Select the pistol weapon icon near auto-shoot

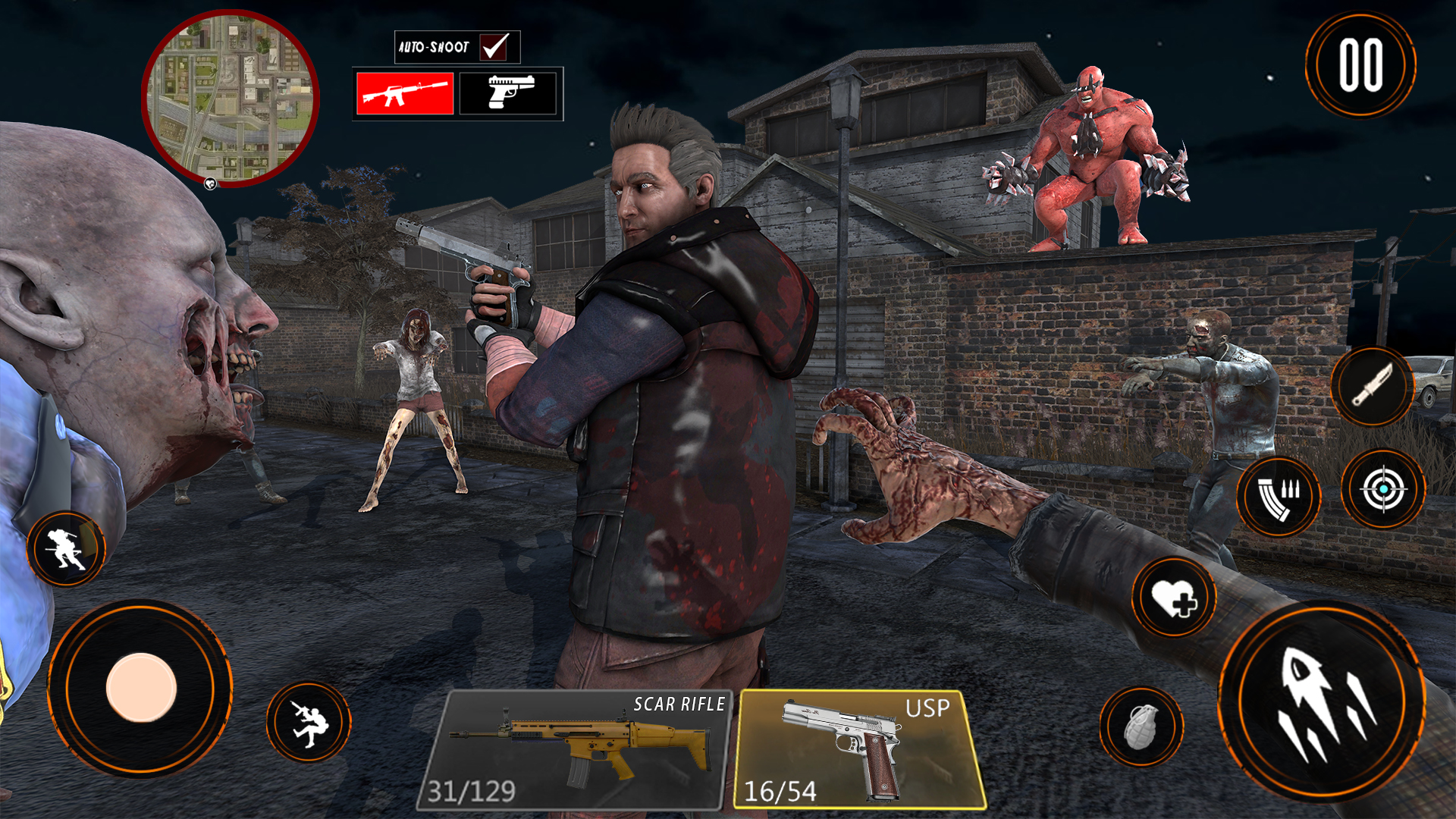(510, 93)
